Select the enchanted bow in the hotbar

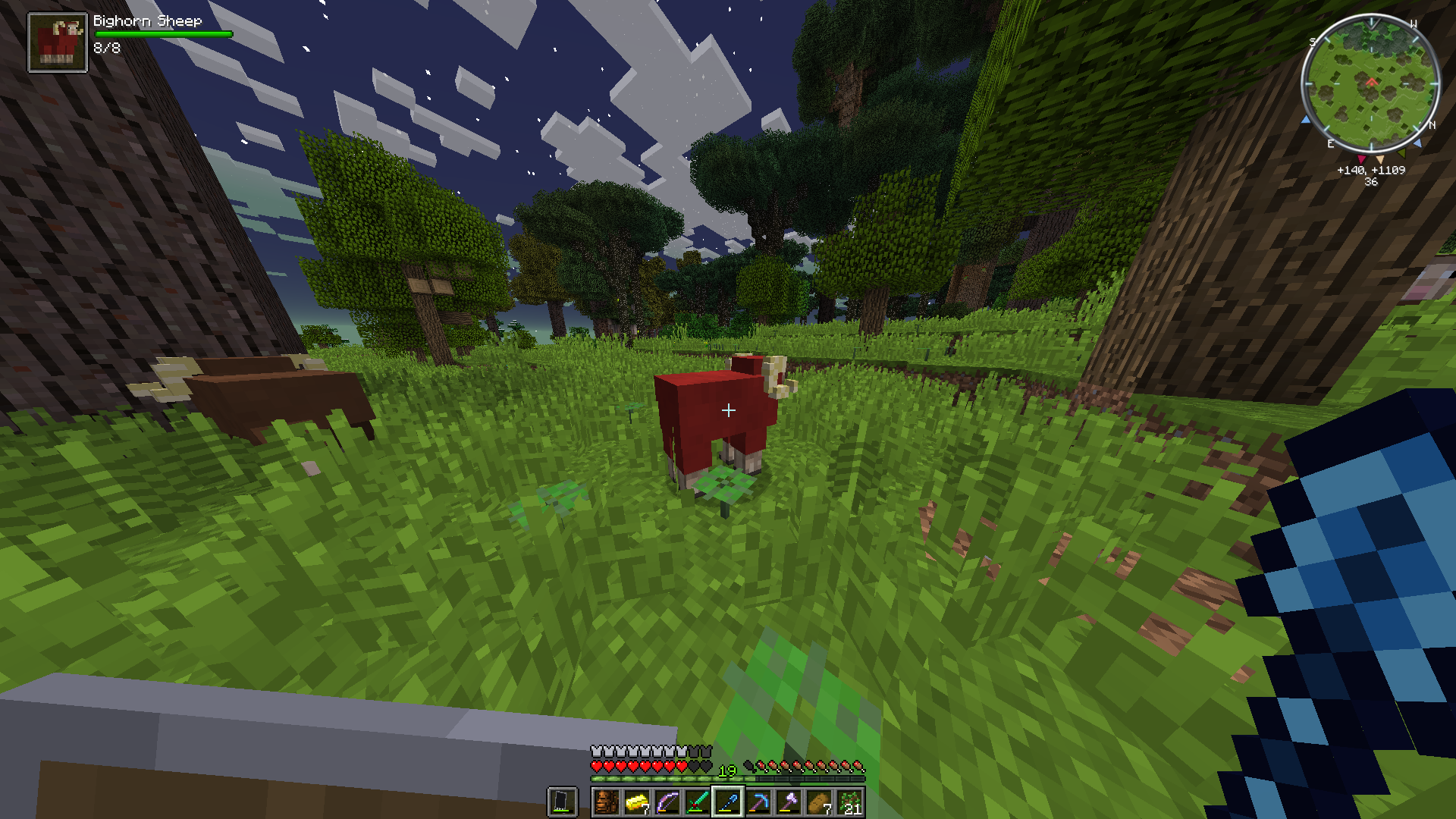(x=667, y=802)
